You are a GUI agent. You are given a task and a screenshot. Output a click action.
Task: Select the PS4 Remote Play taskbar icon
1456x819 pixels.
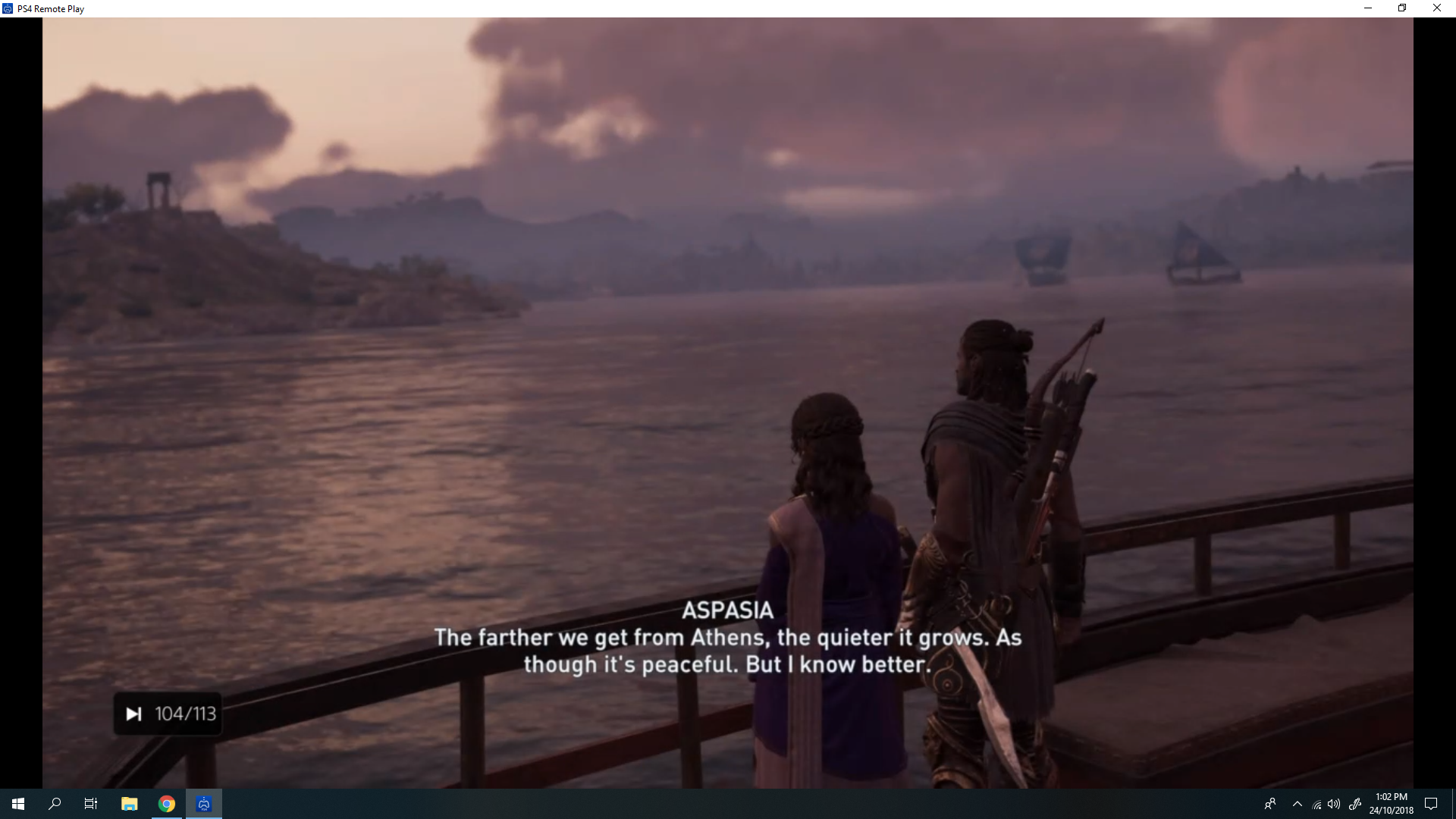[x=202, y=803]
